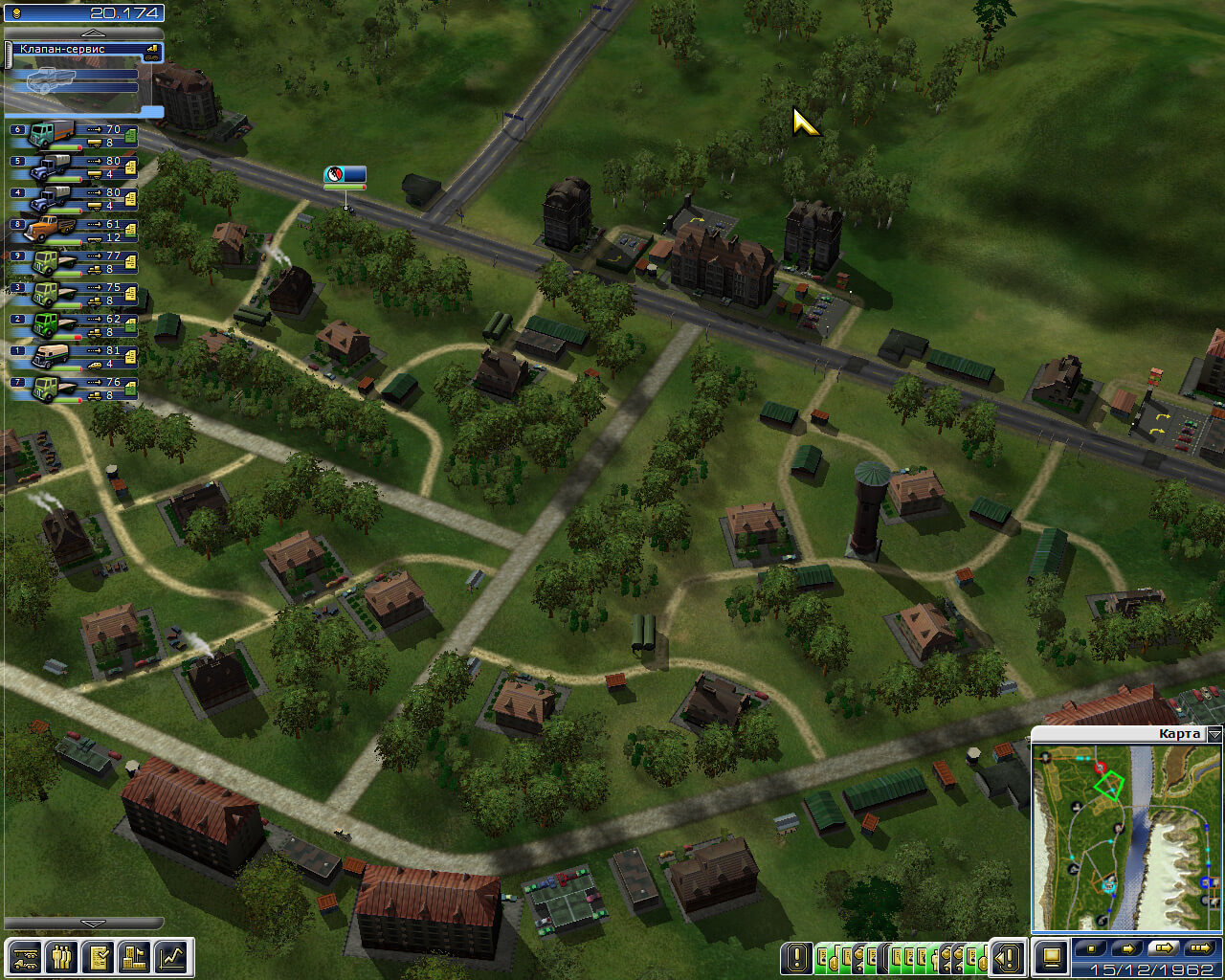Open the vehicles management panel
The image size is (1225, 980).
point(25,956)
